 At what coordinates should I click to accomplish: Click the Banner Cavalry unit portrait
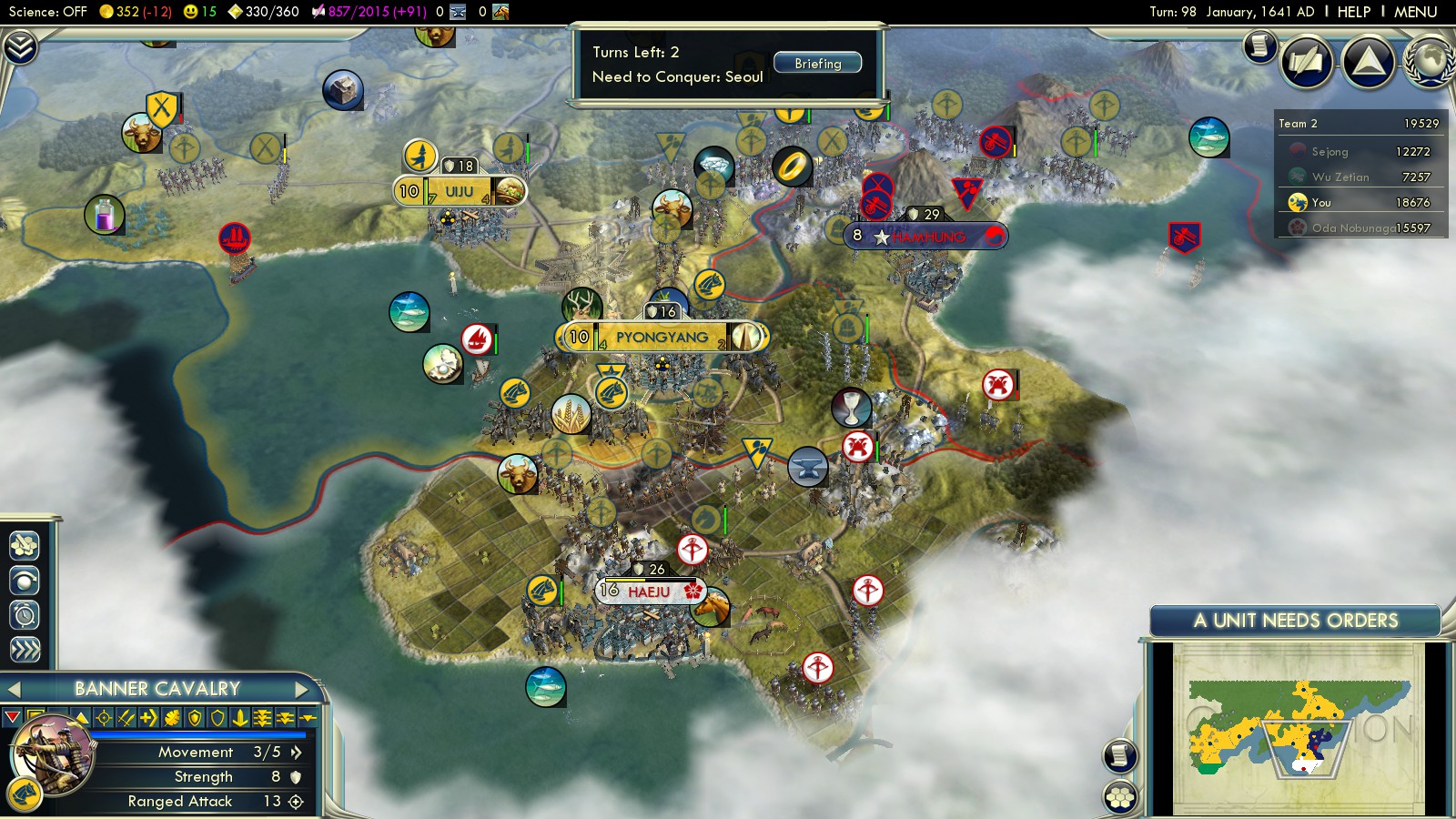click(52, 752)
